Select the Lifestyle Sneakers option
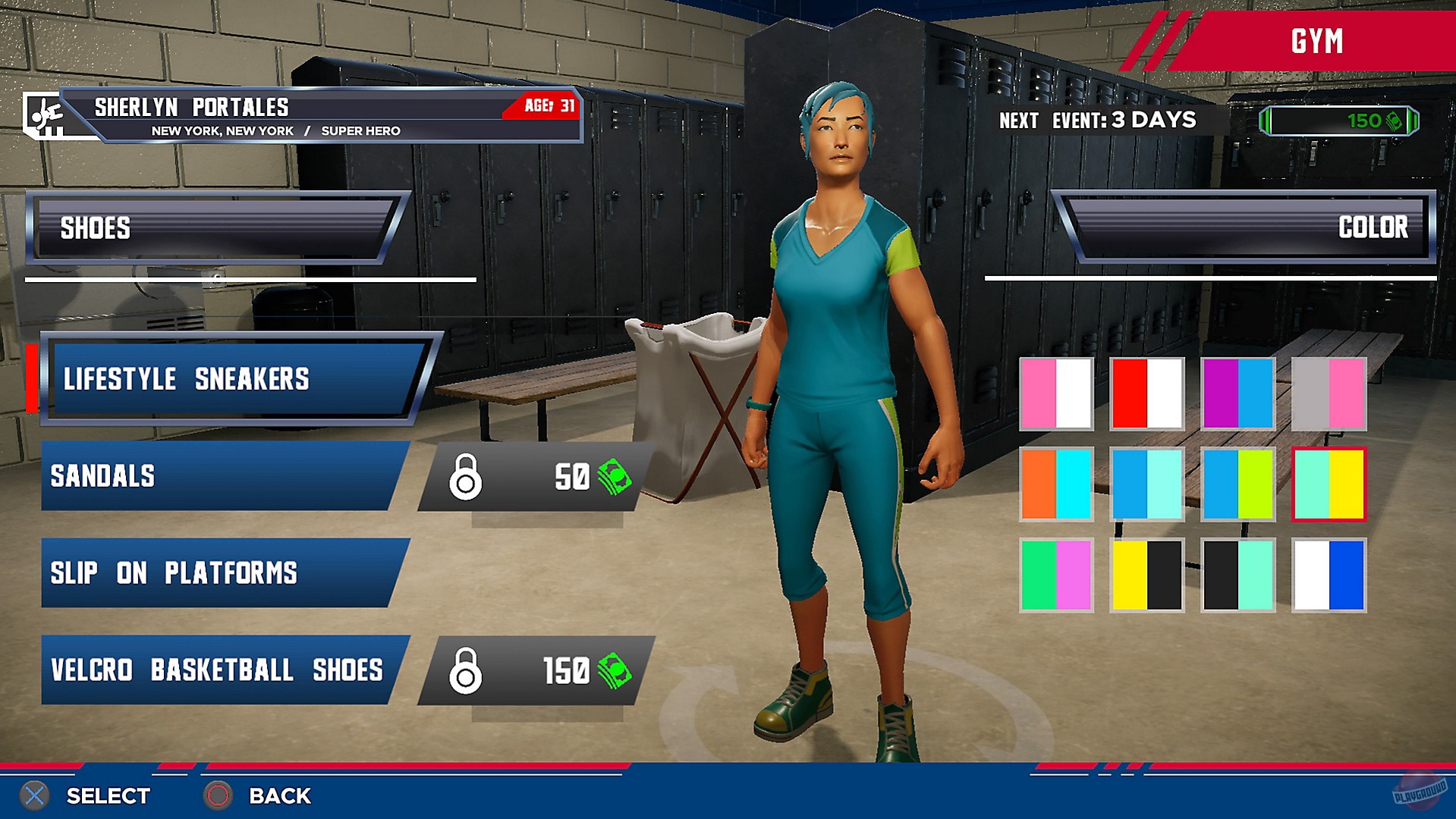This screenshot has height=819, width=1456. click(228, 379)
